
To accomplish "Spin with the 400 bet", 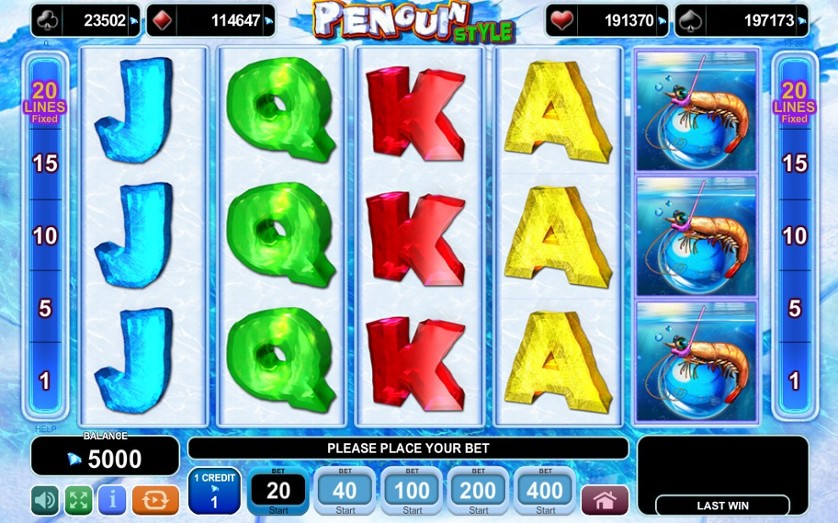I will click(x=546, y=490).
